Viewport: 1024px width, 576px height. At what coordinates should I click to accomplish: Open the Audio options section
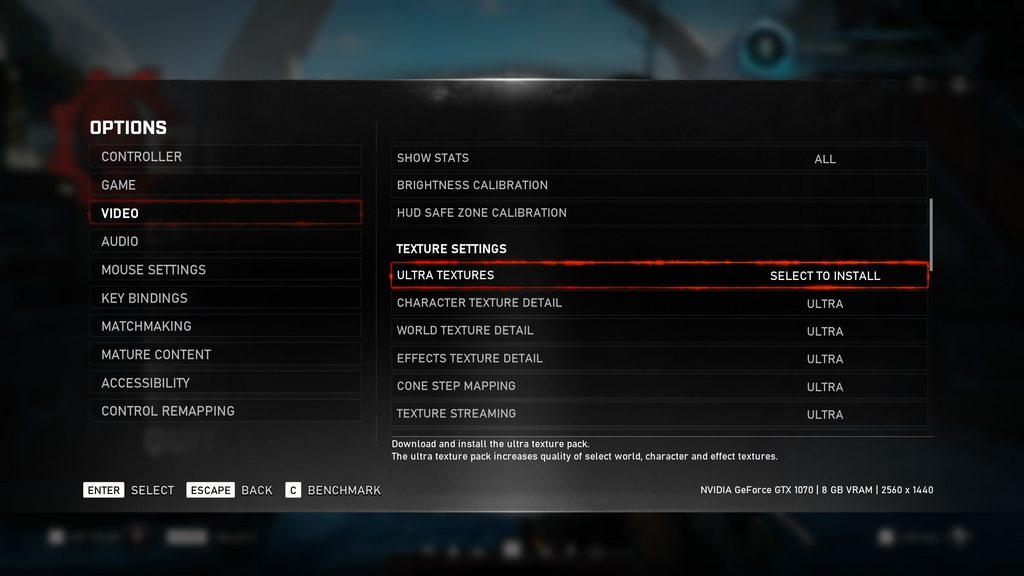pyautogui.click(x=225, y=241)
